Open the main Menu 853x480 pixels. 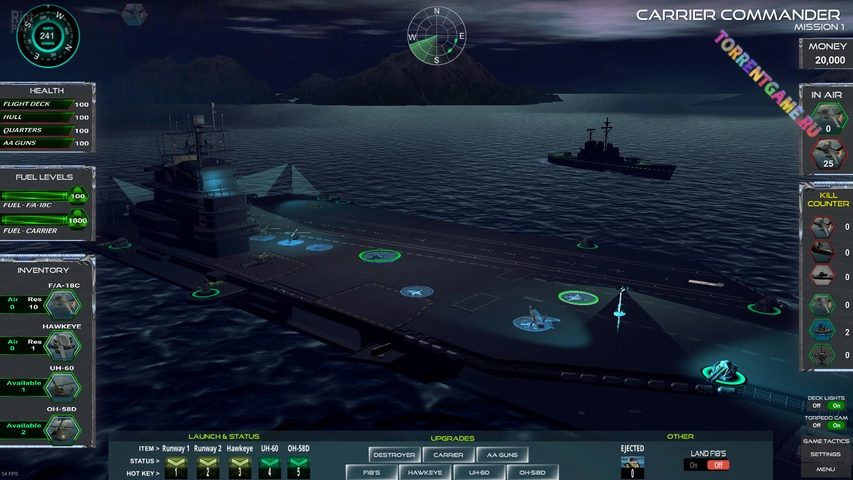(826, 469)
